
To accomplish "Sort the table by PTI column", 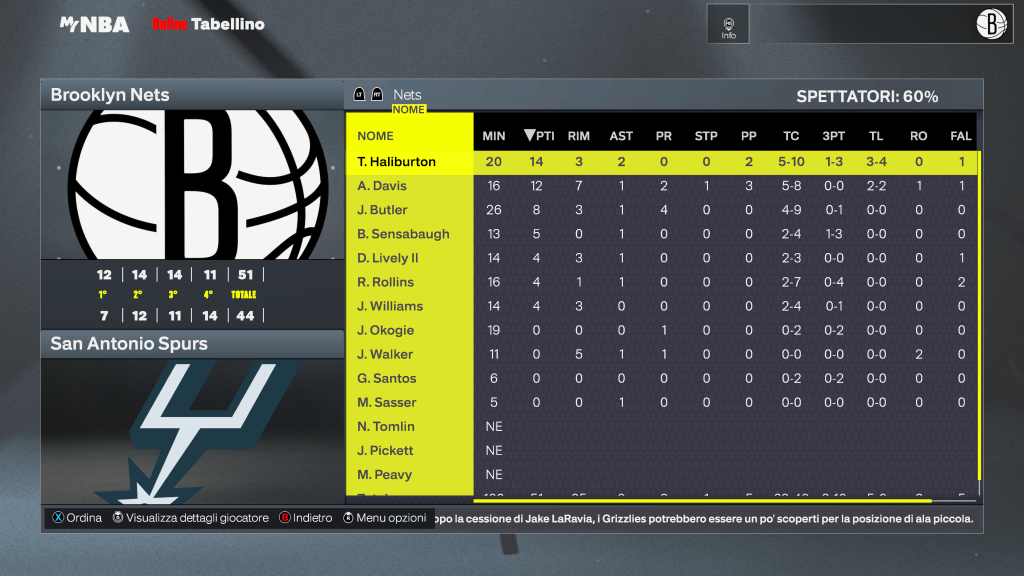I will pos(539,136).
